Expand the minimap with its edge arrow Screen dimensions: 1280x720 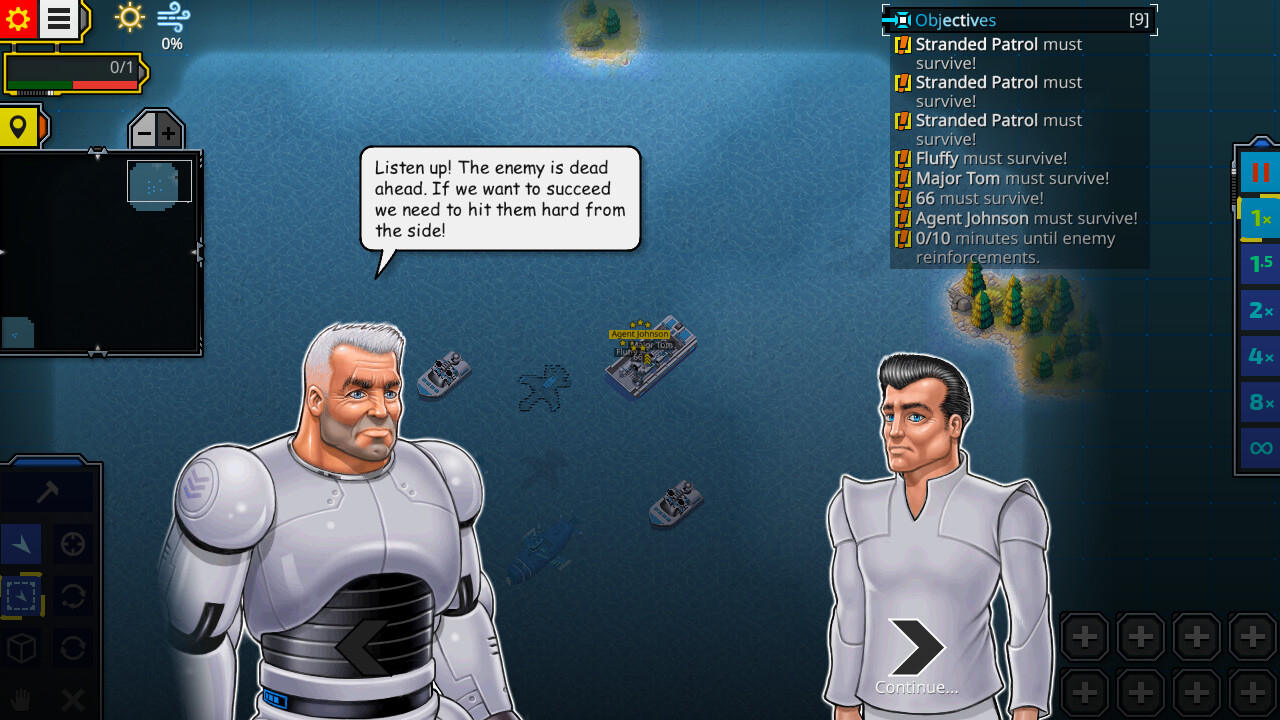pyautogui.click(x=199, y=253)
